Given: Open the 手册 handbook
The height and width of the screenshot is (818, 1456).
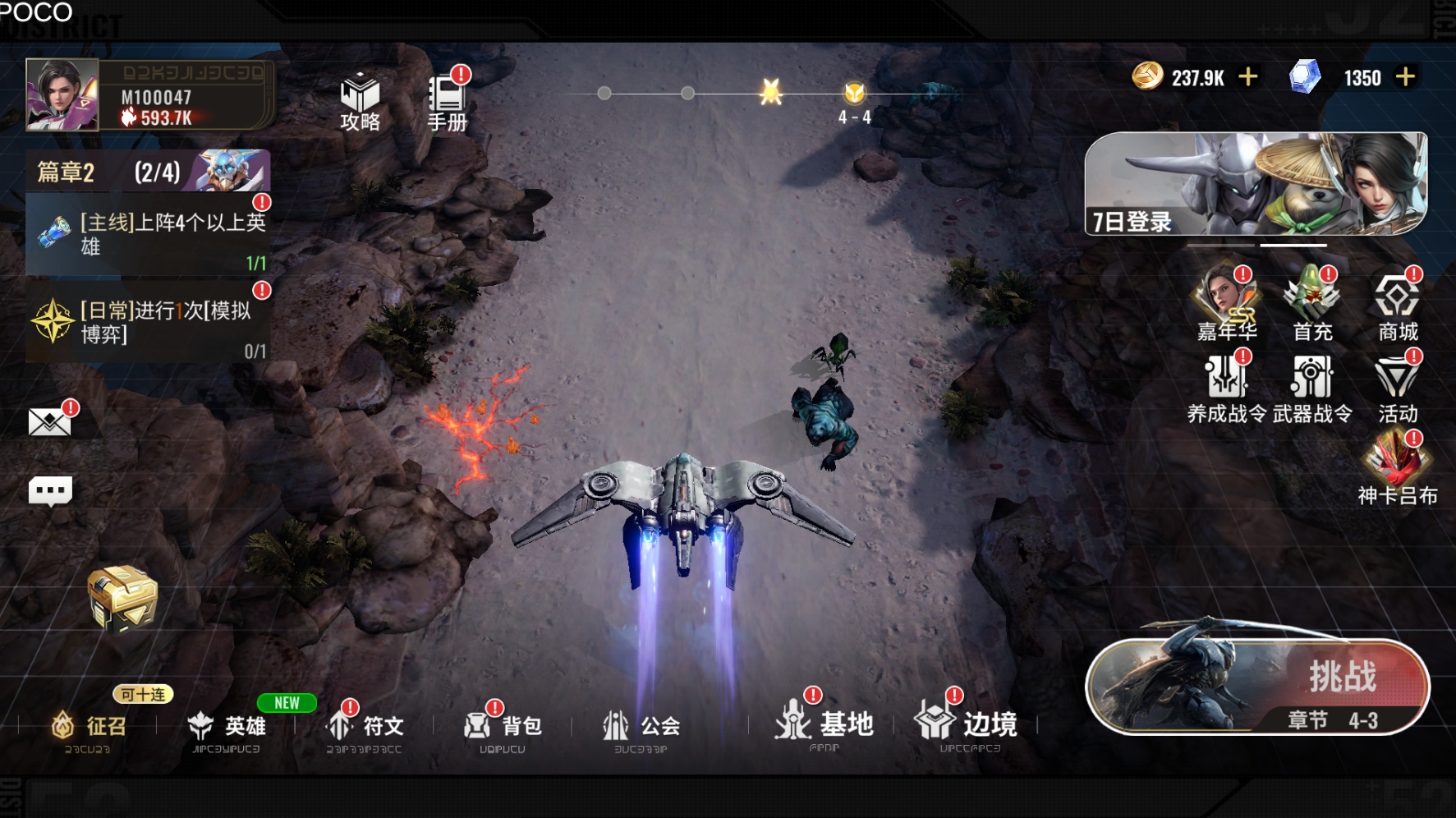Looking at the screenshot, I should 447,102.
